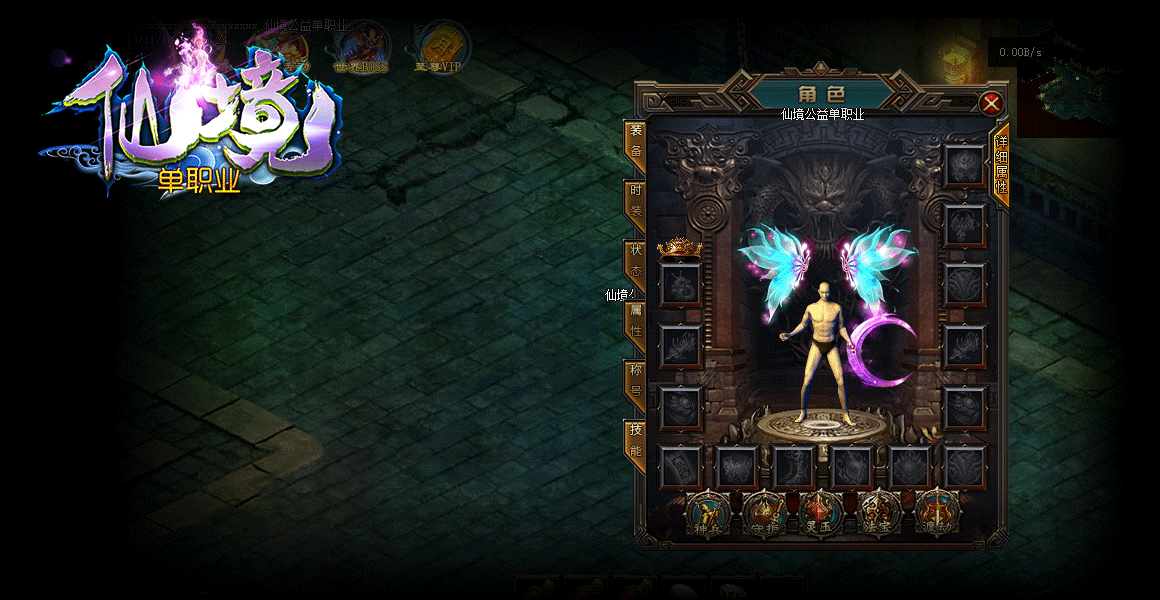Click the equipment slot under the crown
Viewport: 1160px width, 600px height.
[680, 284]
